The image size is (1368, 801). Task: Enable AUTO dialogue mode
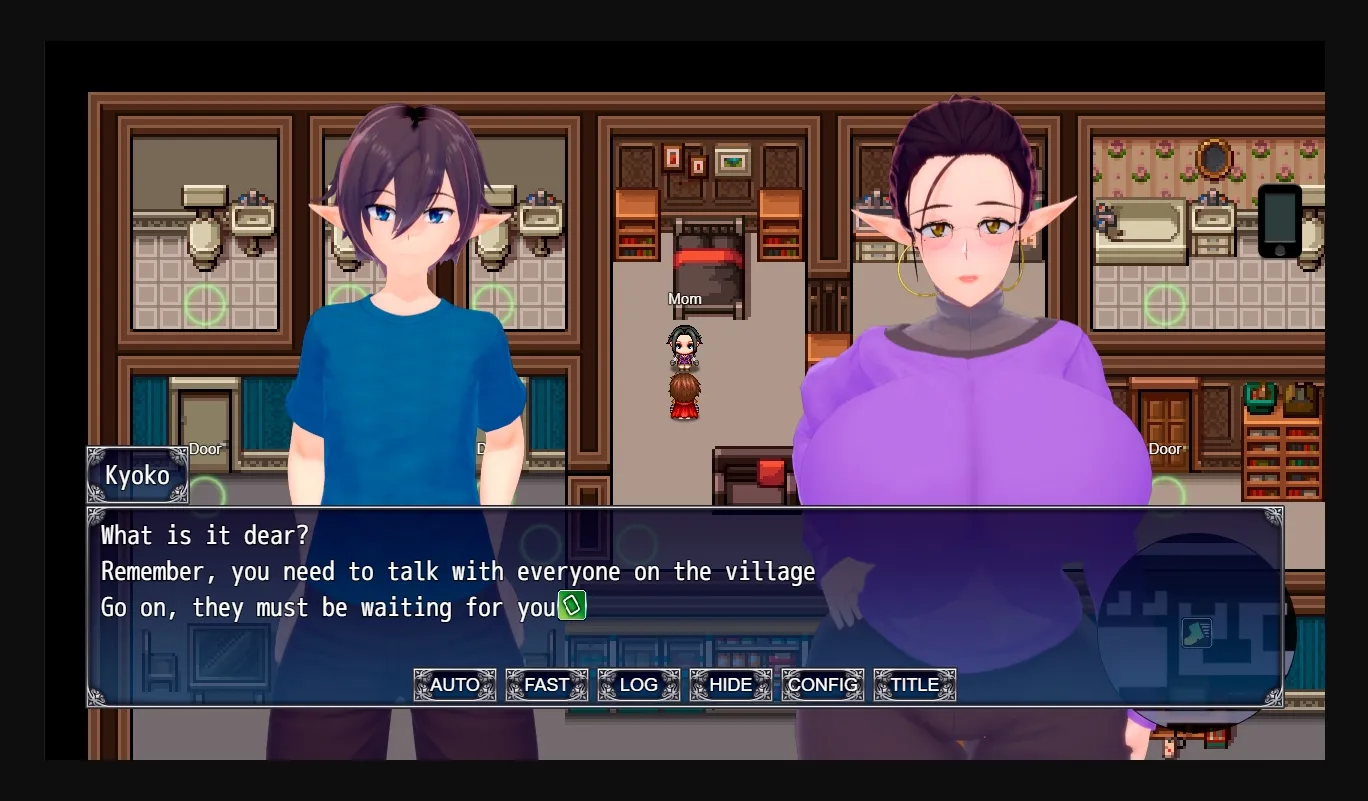[454, 685]
